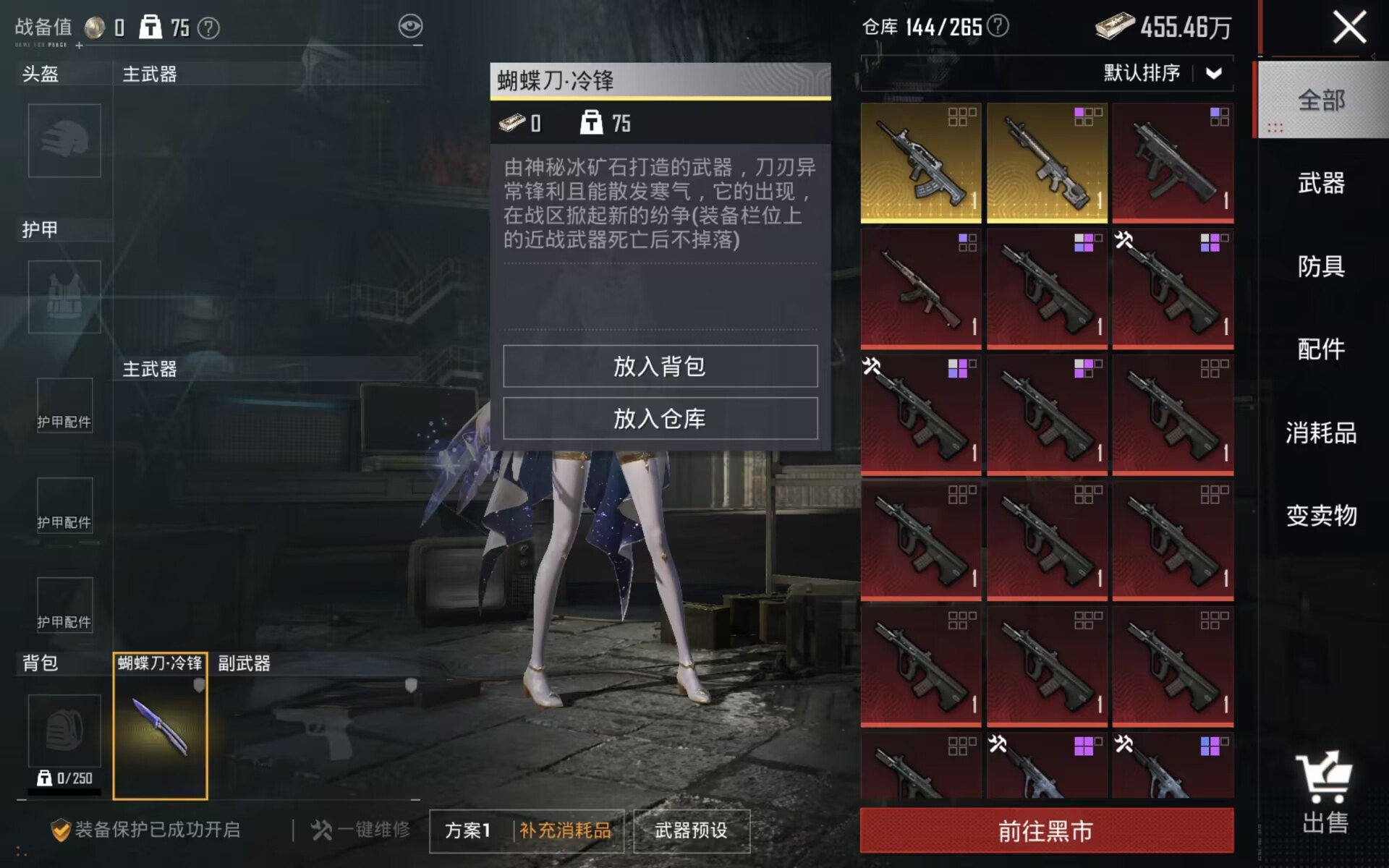Select the AK rifle with wooden stock

(x=920, y=289)
